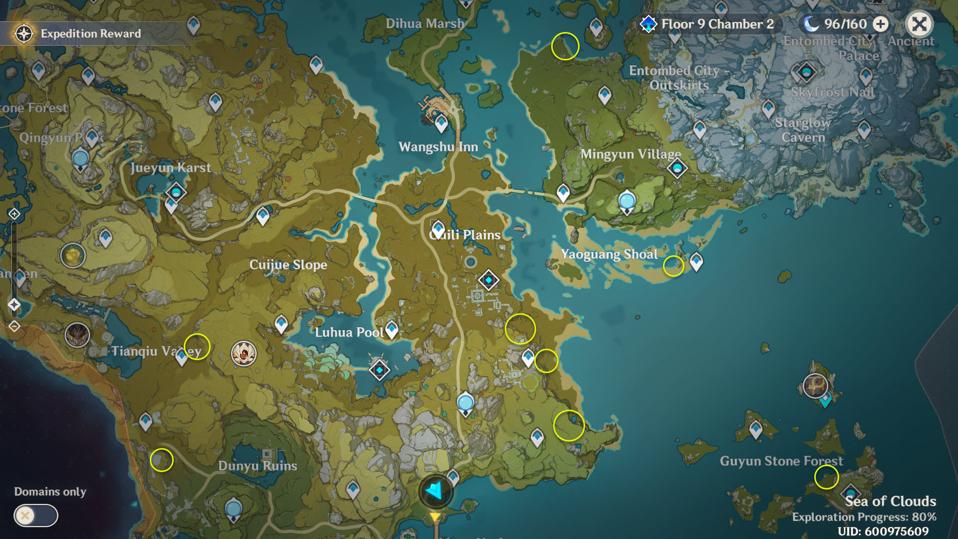Select the domain marker beside Mingyun Village
Viewport: 958px width, 539px height.
(x=677, y=169)
